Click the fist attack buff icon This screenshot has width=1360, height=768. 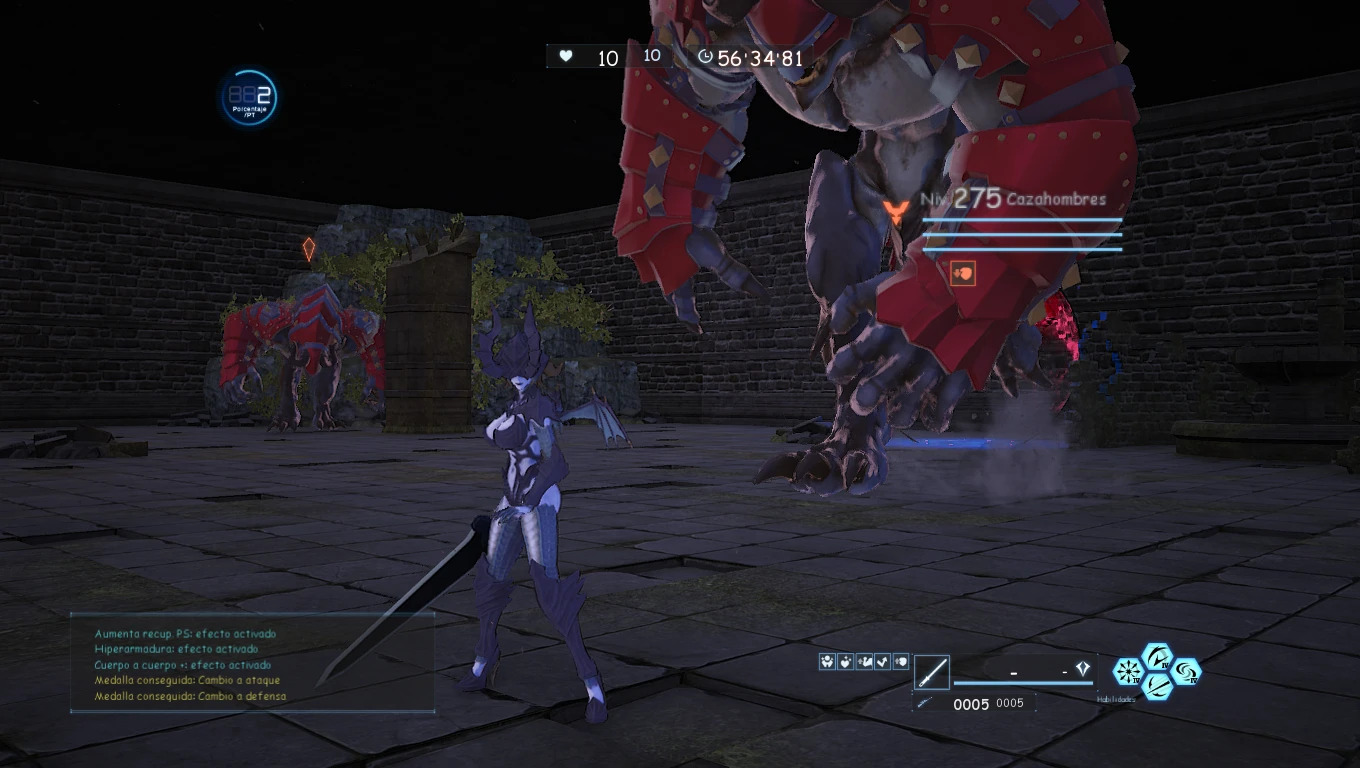pyautogui.click(x=901, y=661)
